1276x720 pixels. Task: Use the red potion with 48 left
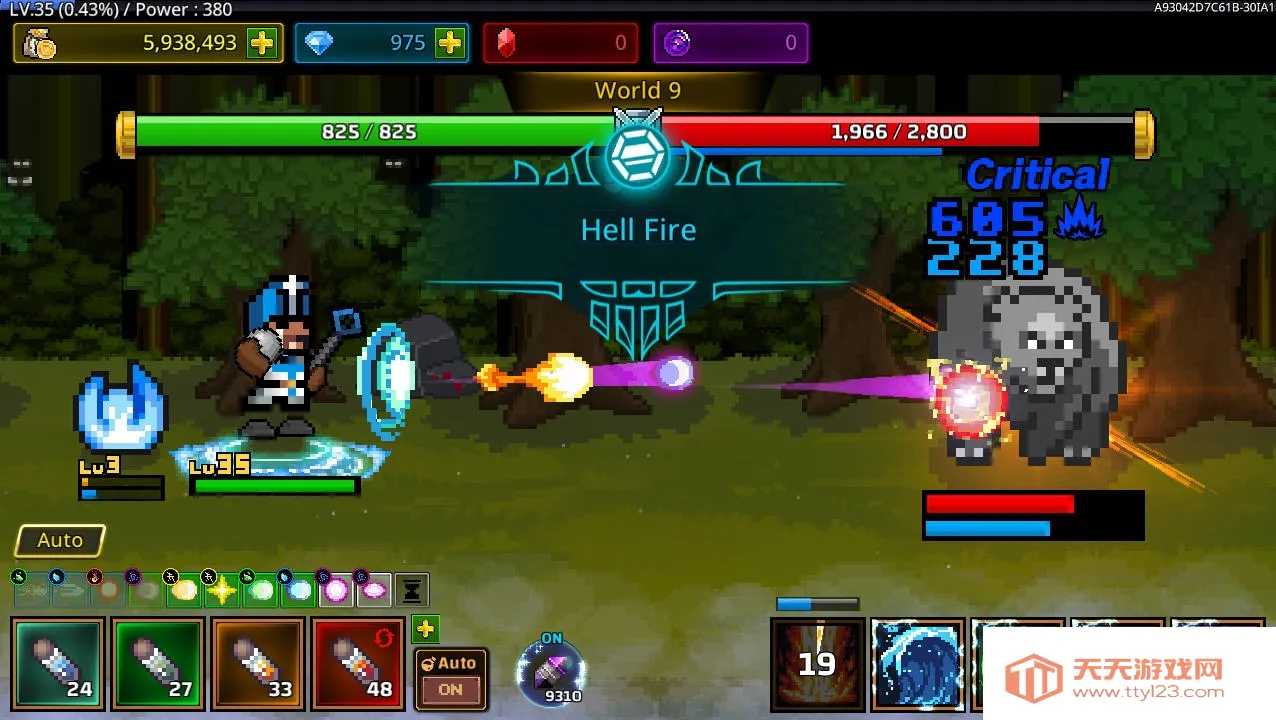coord(358,663)
